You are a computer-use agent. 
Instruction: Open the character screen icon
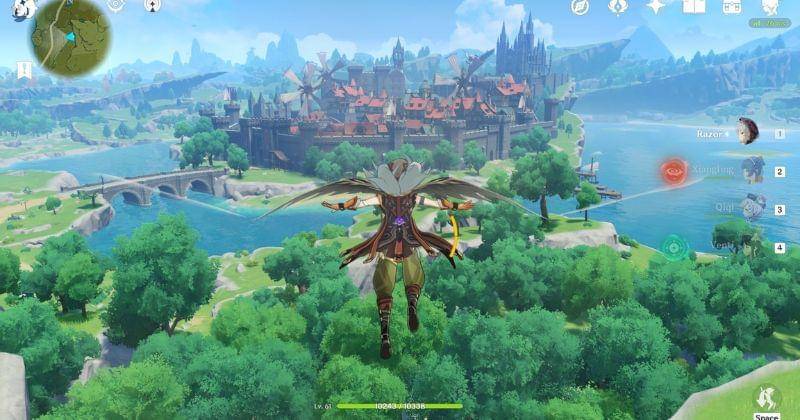tap(770, 7)
